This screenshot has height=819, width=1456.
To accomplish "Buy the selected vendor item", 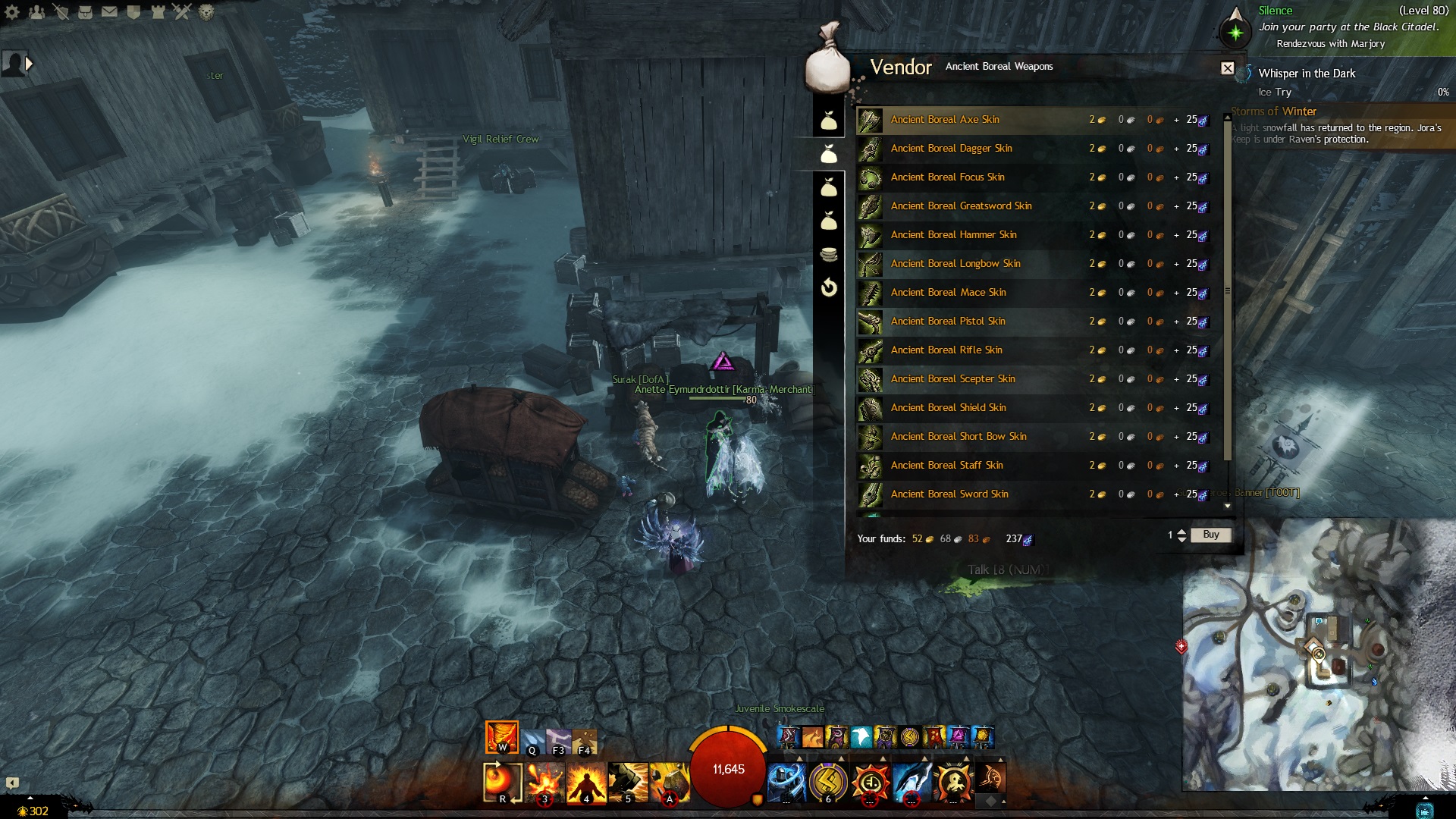I will (x=1210, y=535).
